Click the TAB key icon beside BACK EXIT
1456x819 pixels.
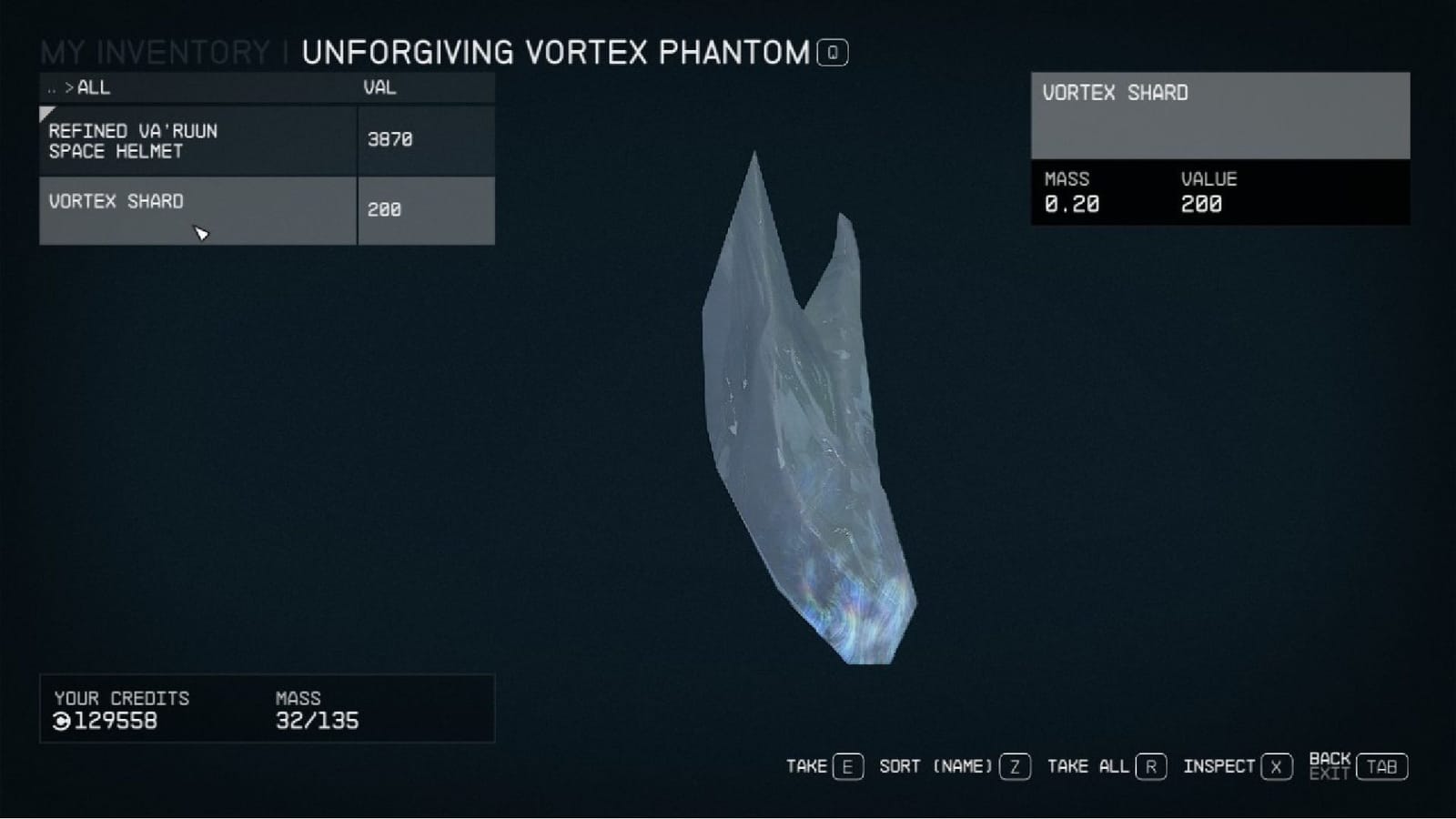pyautogui.click(x=1381, y=766)
